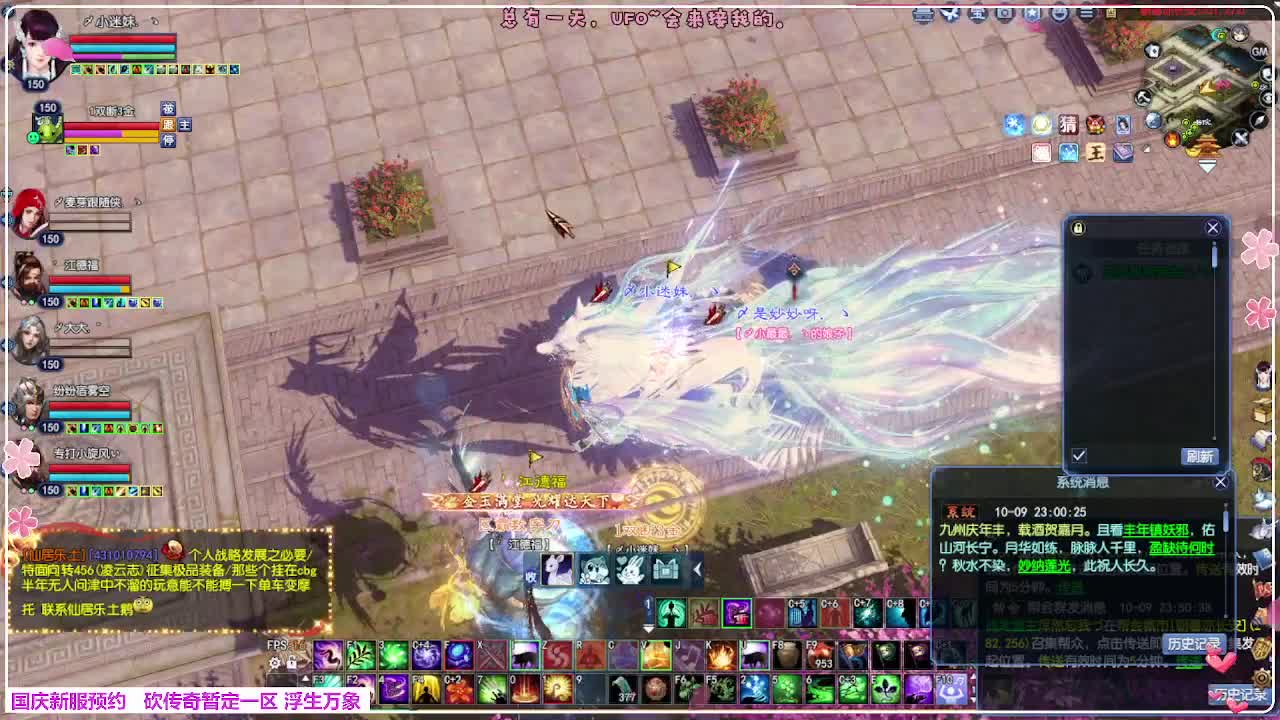
Task: Select the deer pet icon in the pet bar
Action: point(557,569)
